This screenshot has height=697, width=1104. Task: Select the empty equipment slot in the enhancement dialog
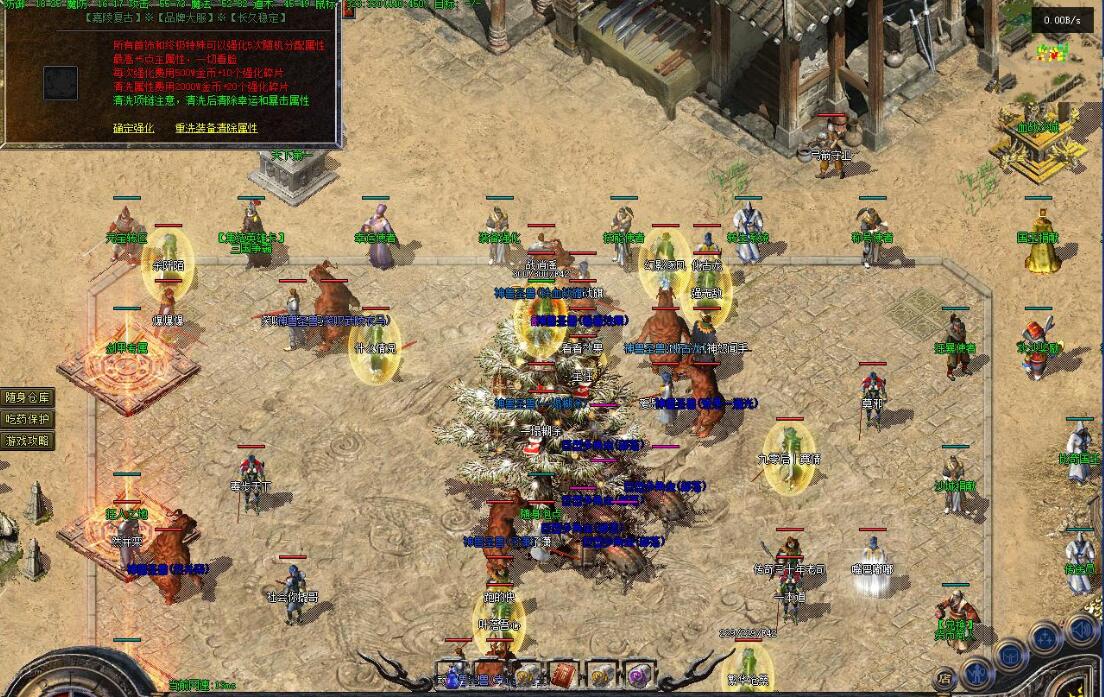coord(60,82)
